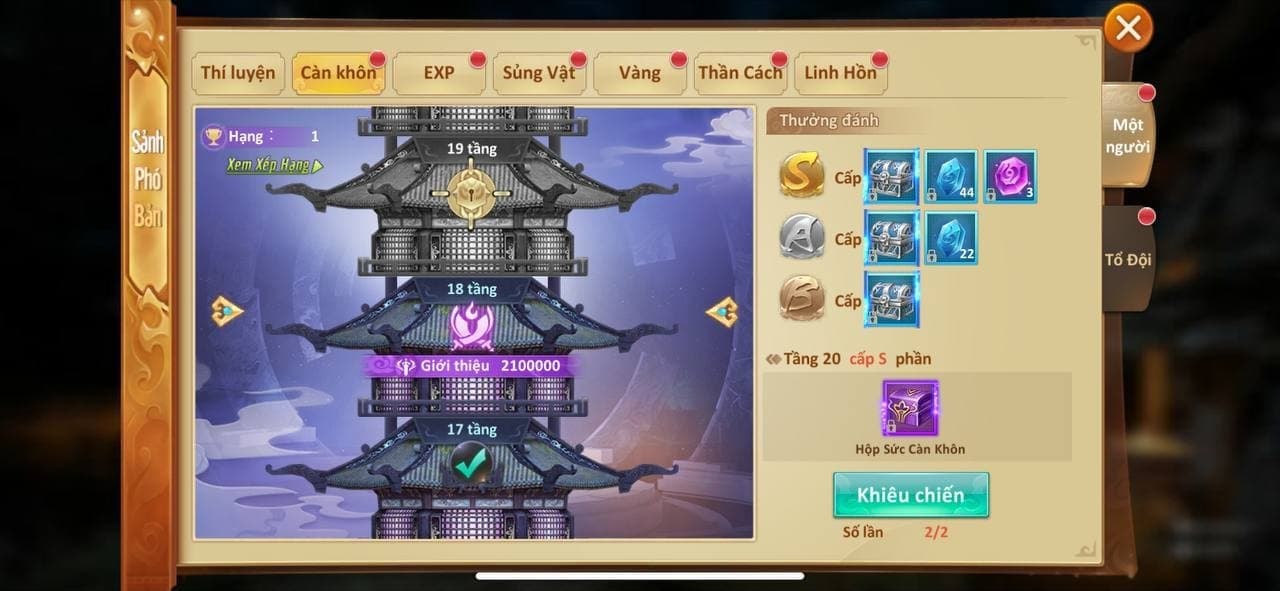Viewport: 1280px width, 591px height.
Task: View rankings via Xem Xếp Hạng
Action: click(274, 166)
